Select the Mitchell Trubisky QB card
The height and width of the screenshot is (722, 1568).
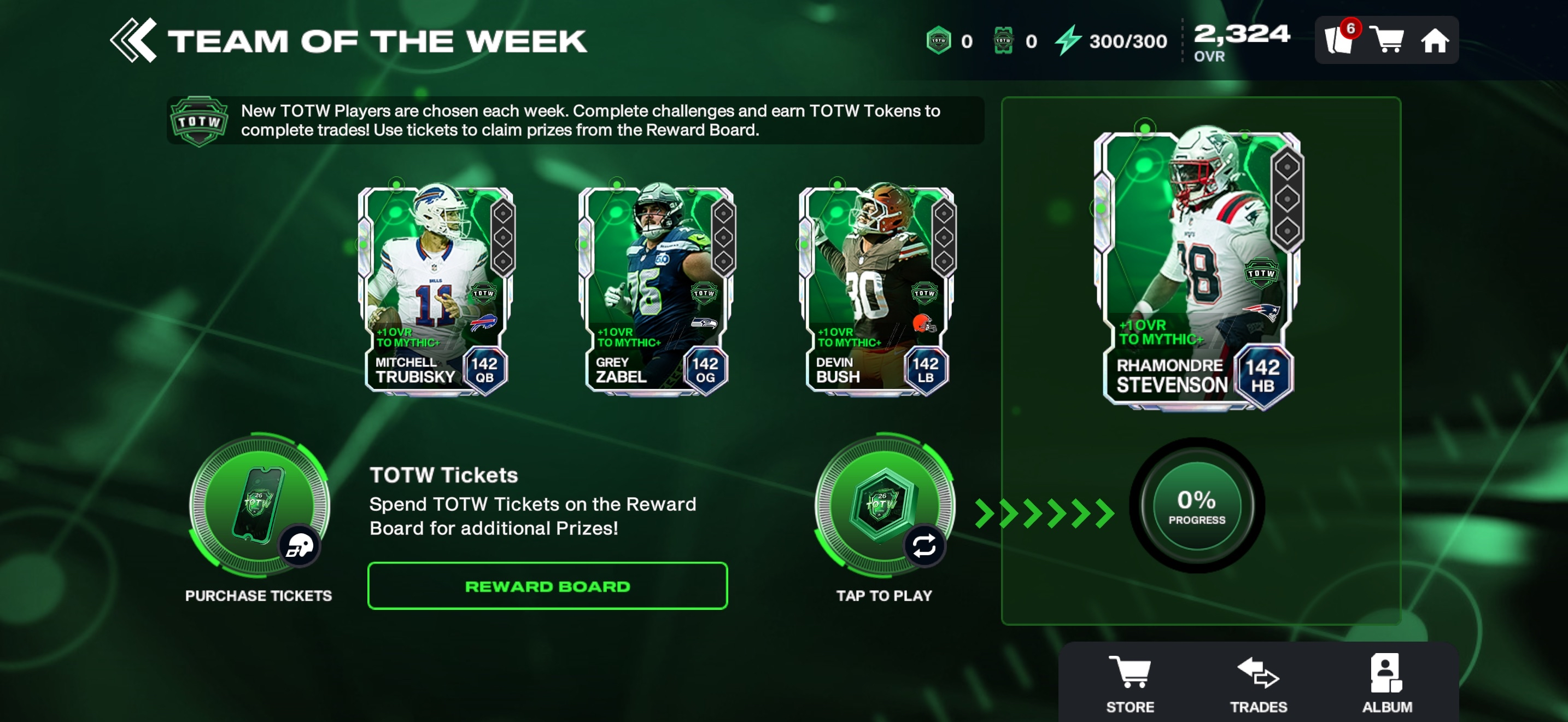[x=436, y=290]
